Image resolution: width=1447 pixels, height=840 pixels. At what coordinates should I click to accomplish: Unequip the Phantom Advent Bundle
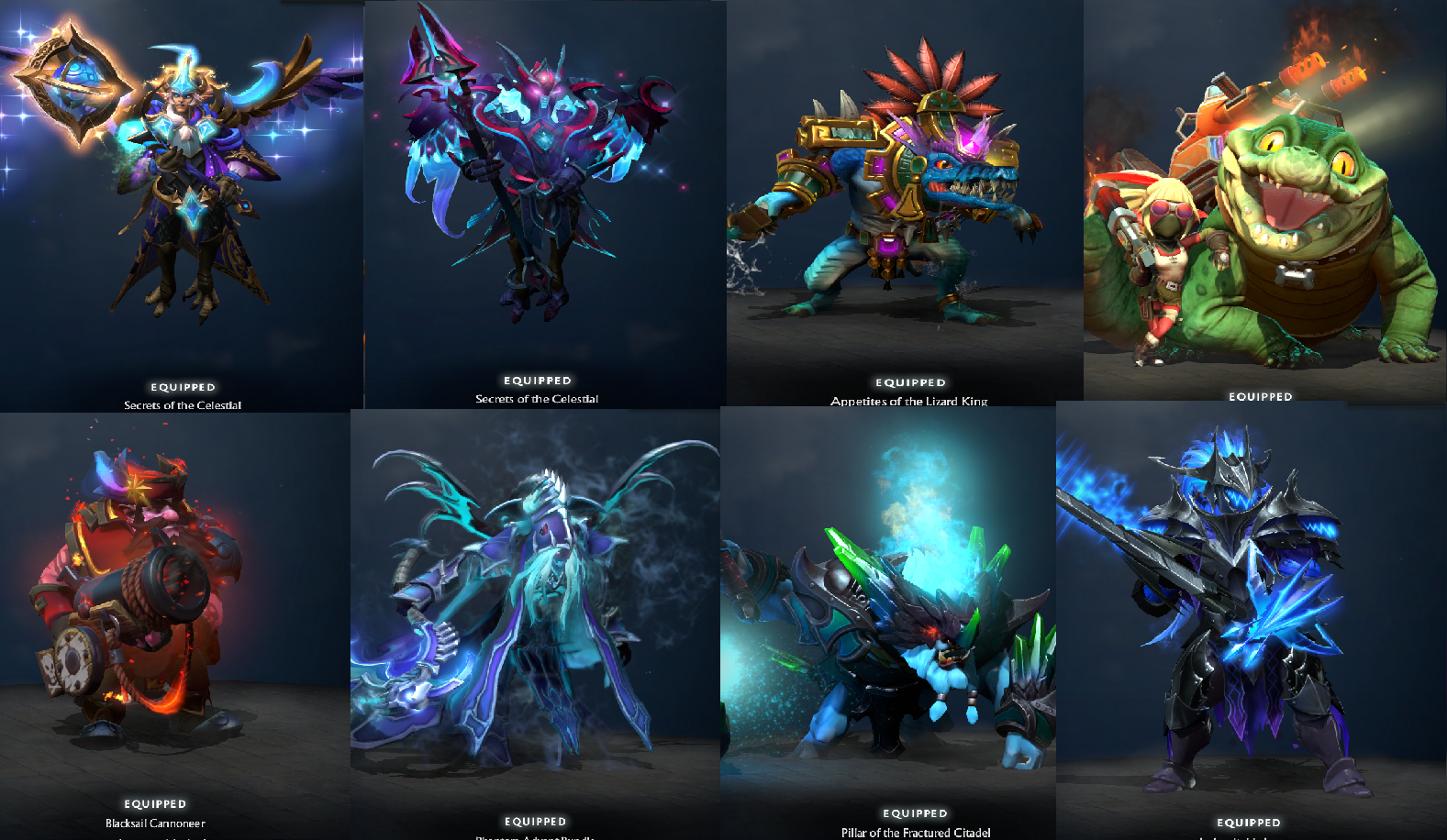point(537,821)
